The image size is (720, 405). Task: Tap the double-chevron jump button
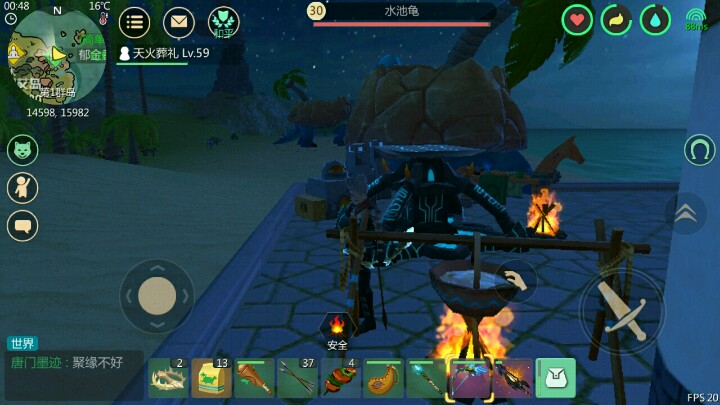686,212
